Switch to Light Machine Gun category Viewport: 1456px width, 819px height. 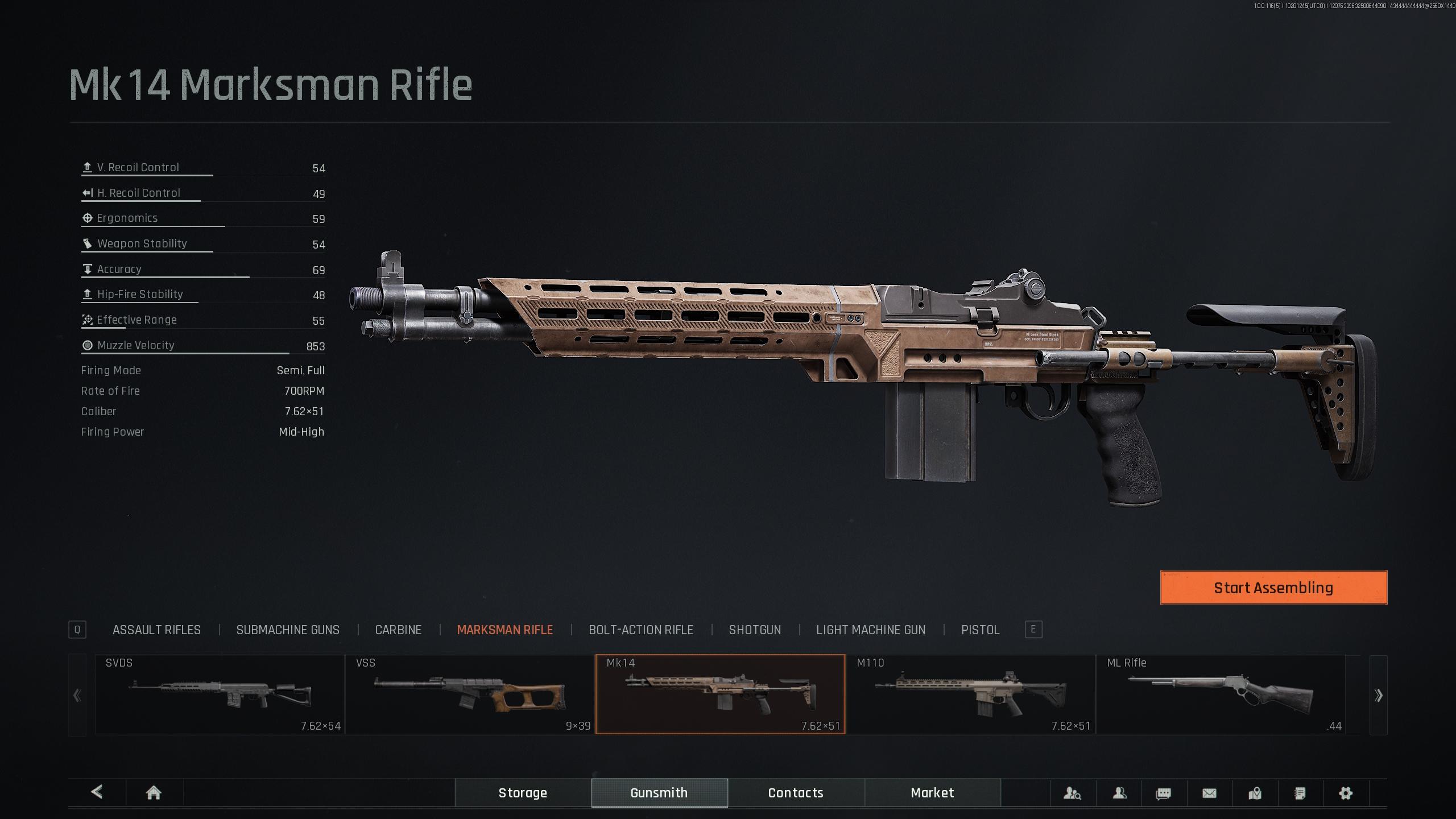[871, 630]
